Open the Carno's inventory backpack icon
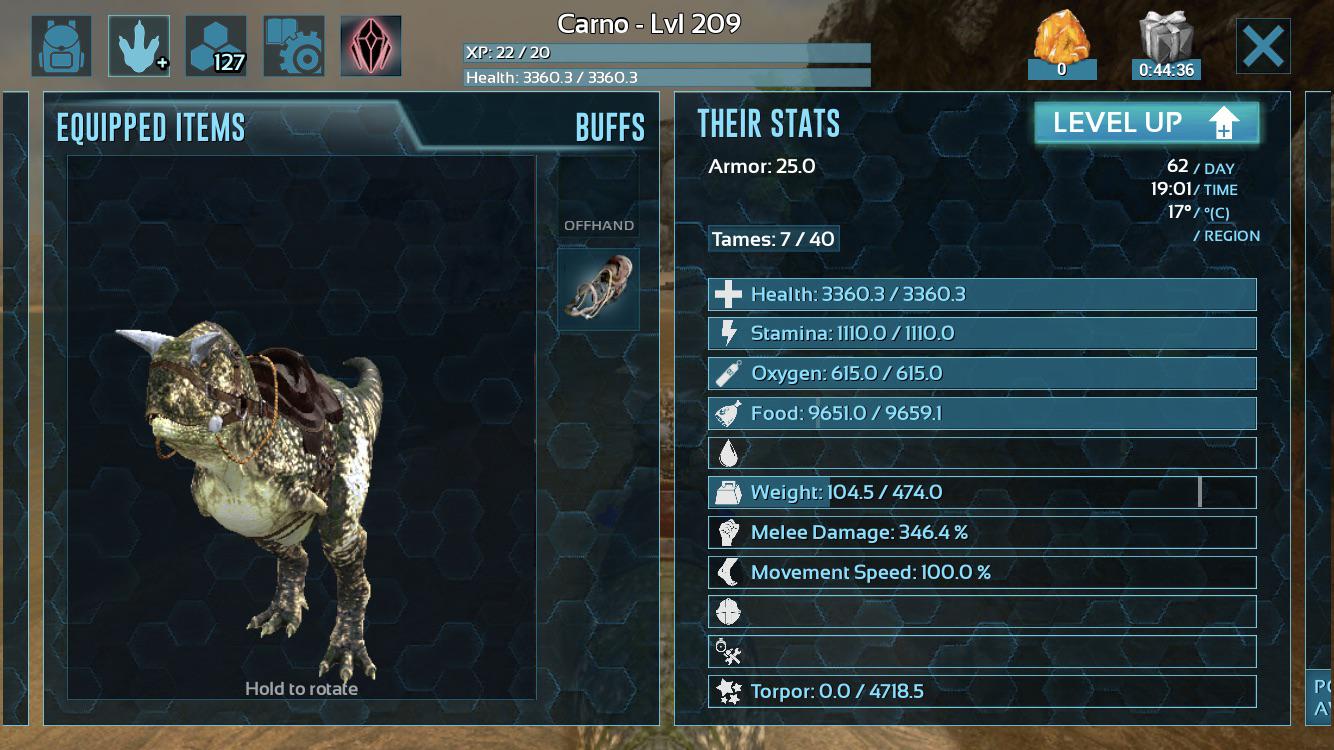1334x750 pixels. click(62, 43)
